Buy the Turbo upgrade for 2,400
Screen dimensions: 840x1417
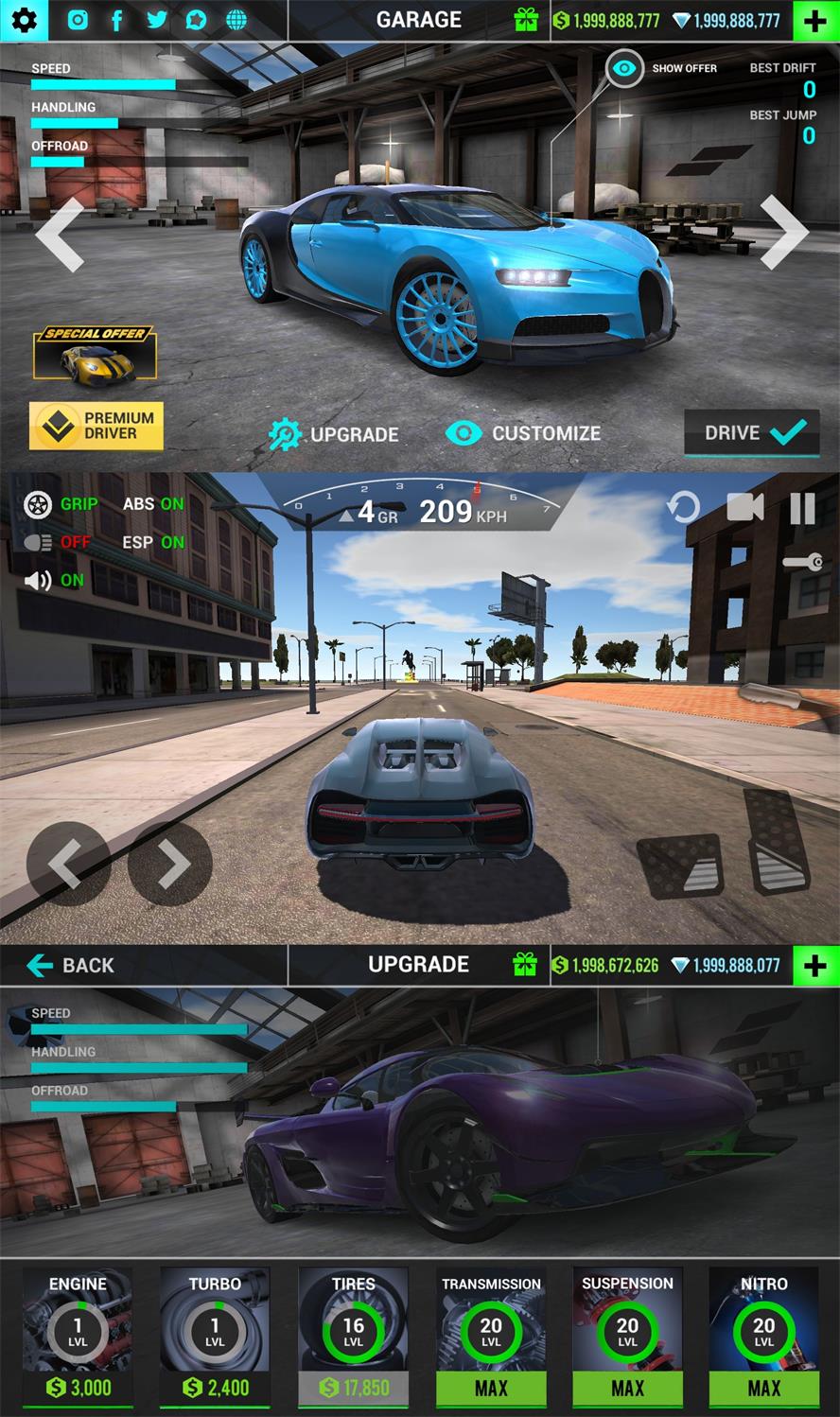[215, 1387]
